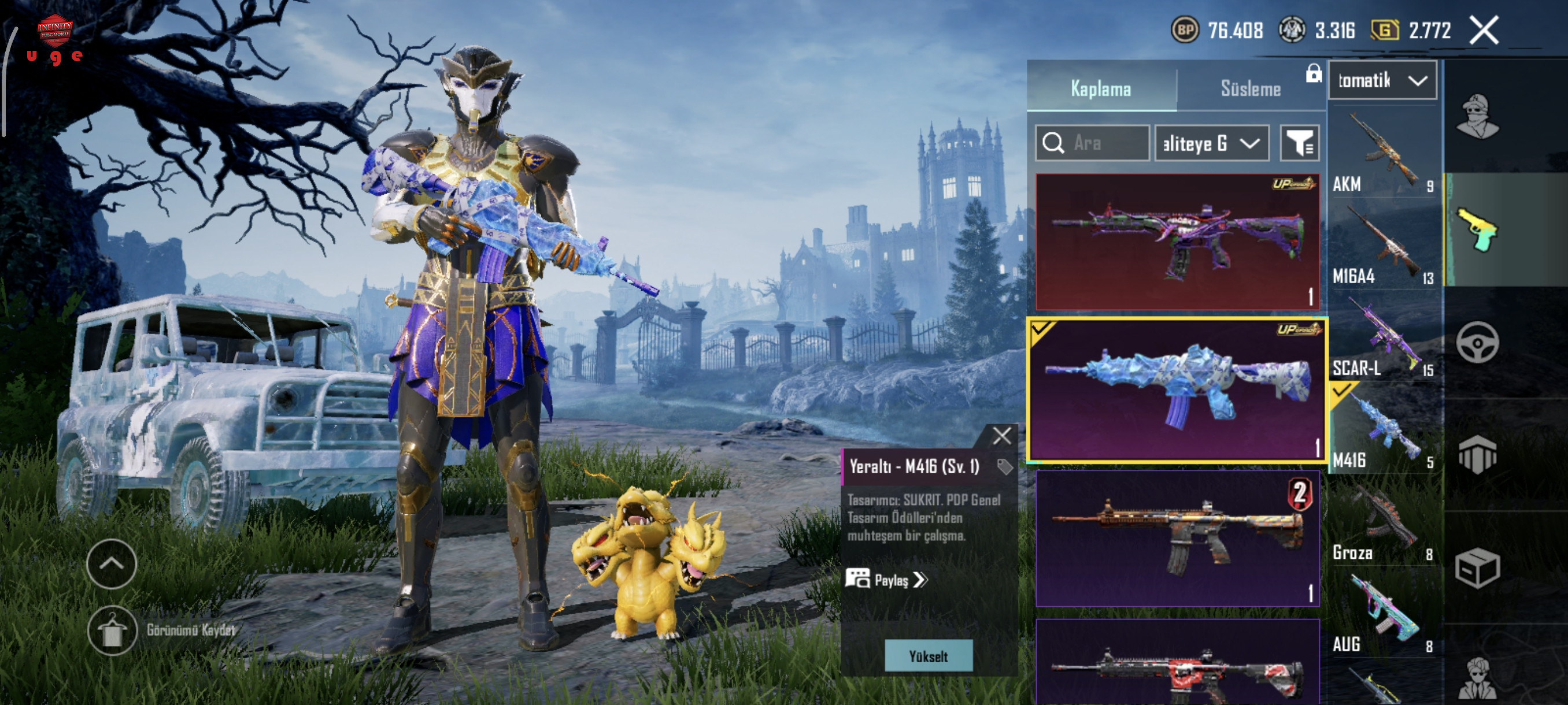
Task: Open the skin filter button
Action: click(x=1300, y=143)
